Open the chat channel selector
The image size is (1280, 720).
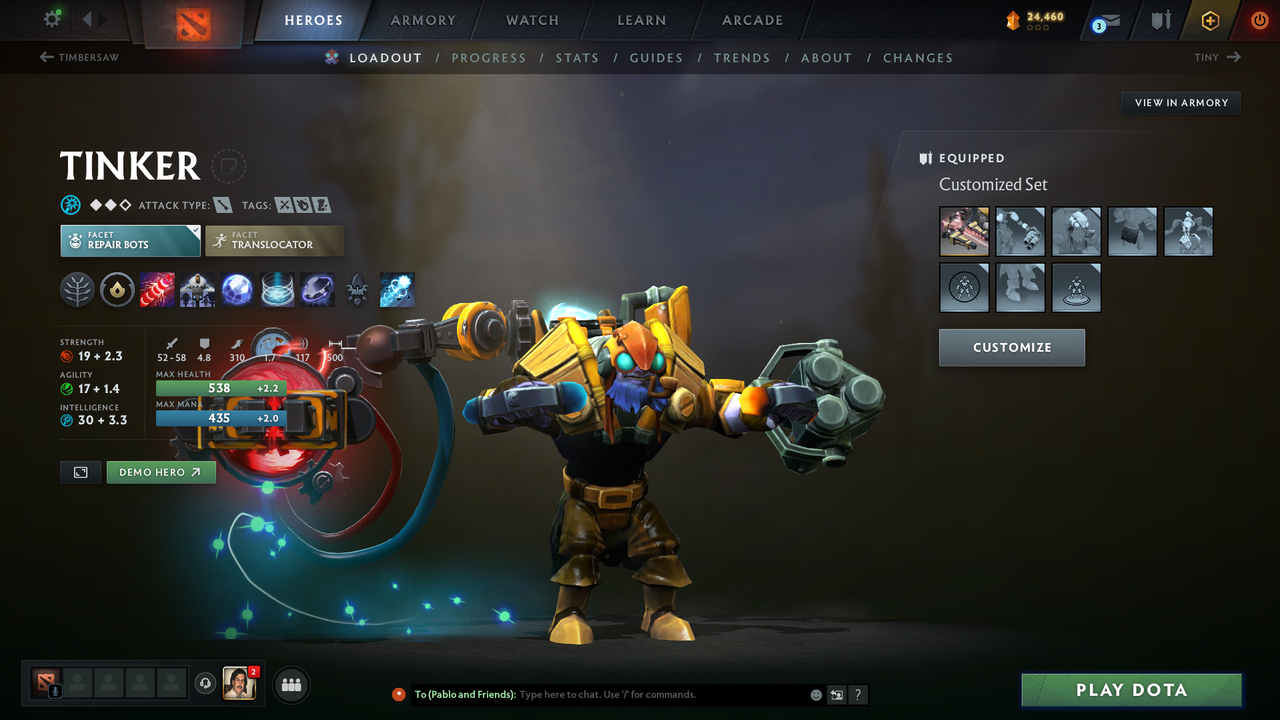pos(837,694)
